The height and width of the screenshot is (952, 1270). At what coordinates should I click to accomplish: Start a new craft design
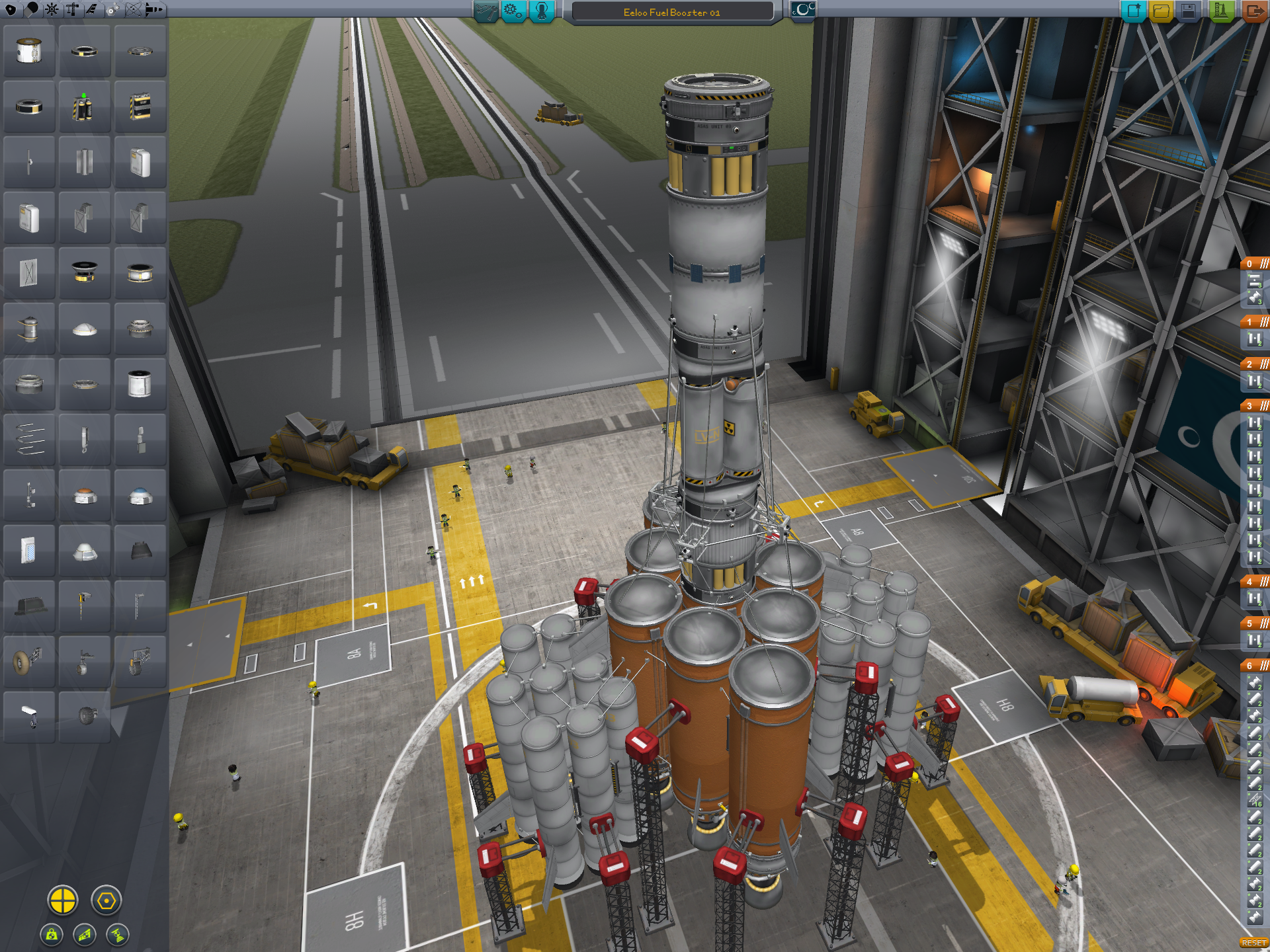[1133, 11]
